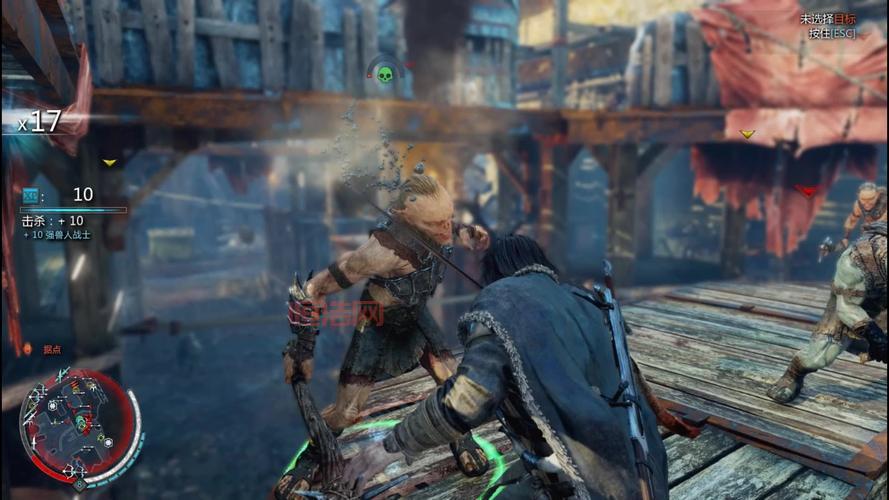Select the green skull target marker
889x500 pixels.
pos(383,73)
